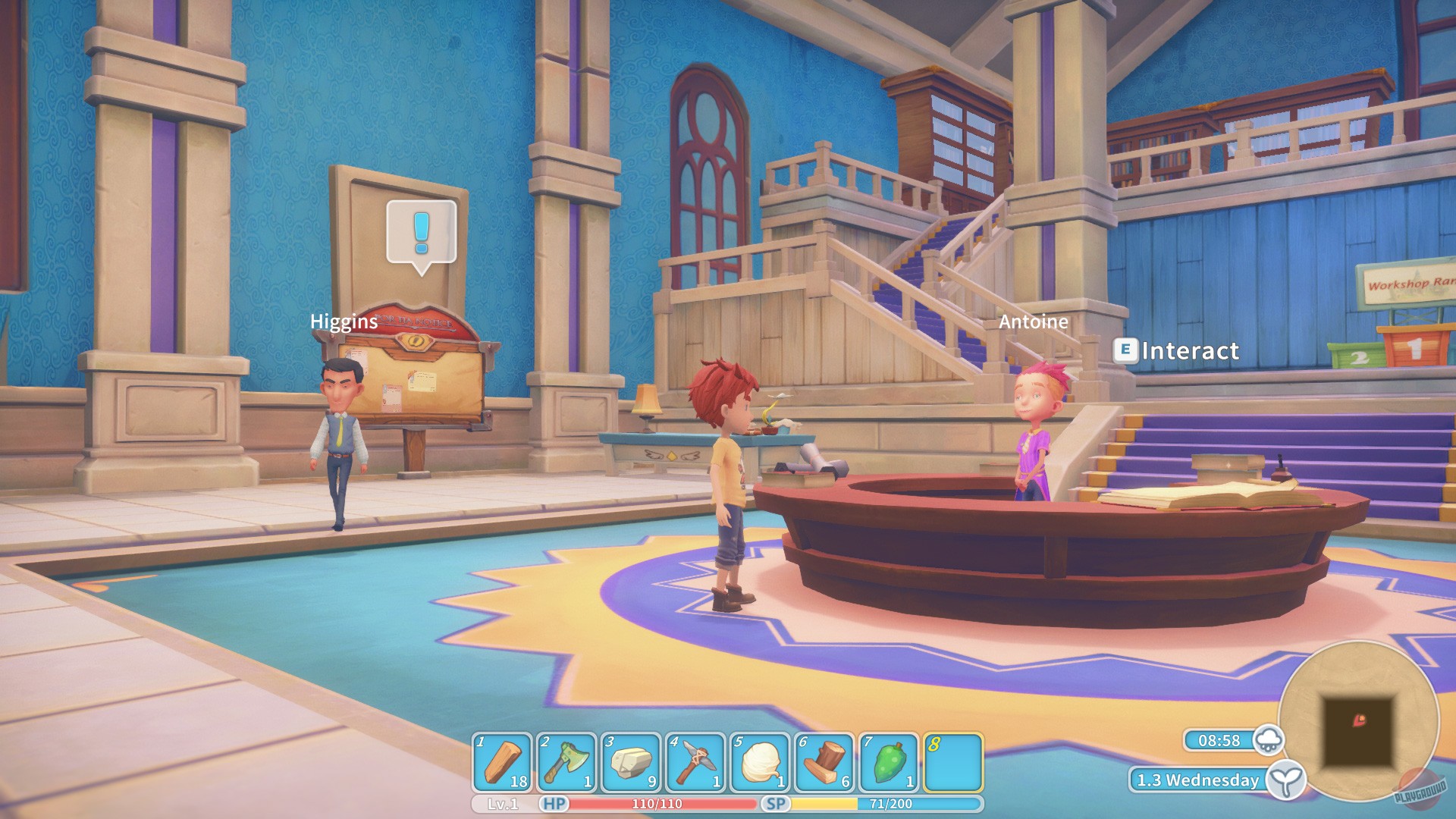Click Higgins' name label
Screen dimensions: 1456x819
344,323
